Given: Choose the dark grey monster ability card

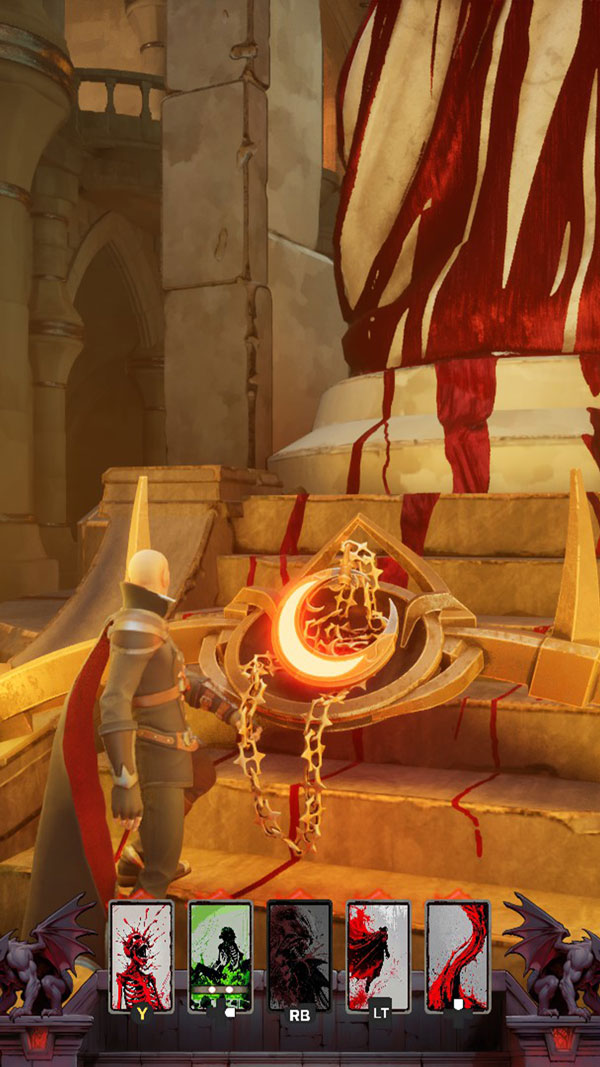Looking at the screenshot, I should 299,955.
